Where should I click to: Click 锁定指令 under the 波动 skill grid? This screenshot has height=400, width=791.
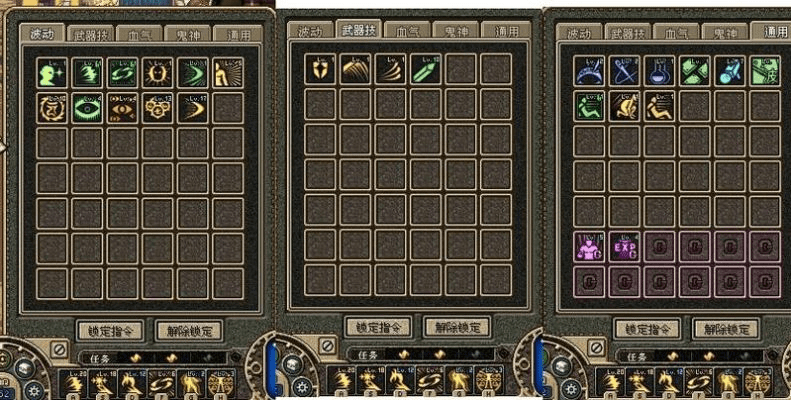[110, 330]
